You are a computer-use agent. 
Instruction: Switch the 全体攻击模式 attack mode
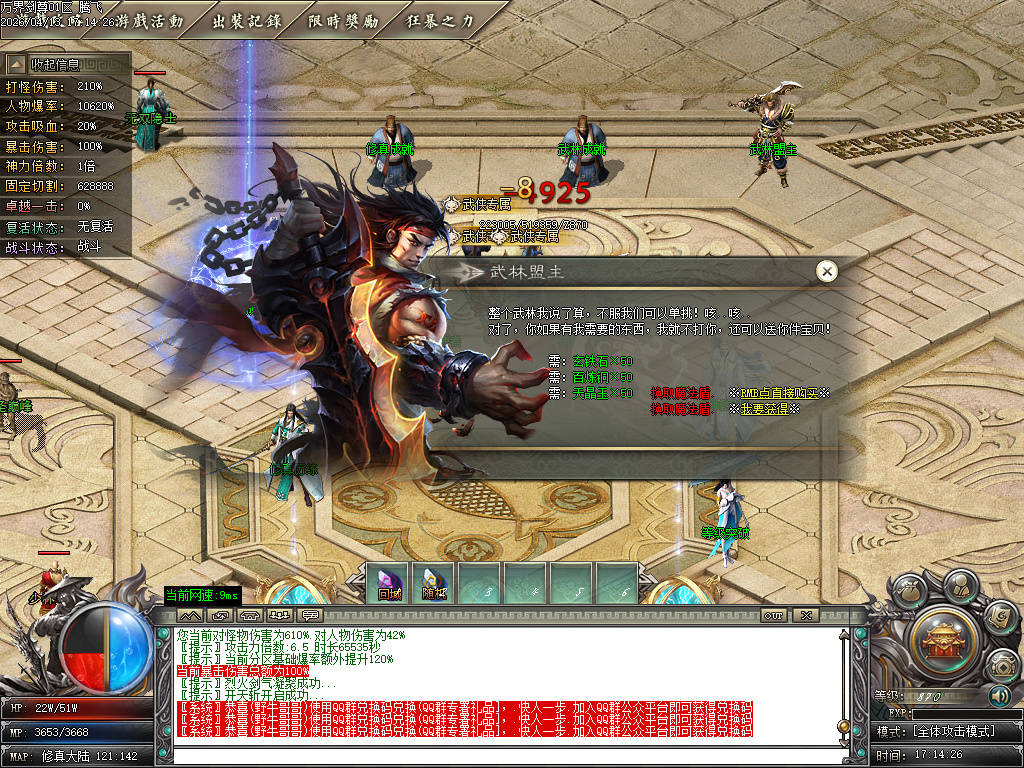click(946, 732)
